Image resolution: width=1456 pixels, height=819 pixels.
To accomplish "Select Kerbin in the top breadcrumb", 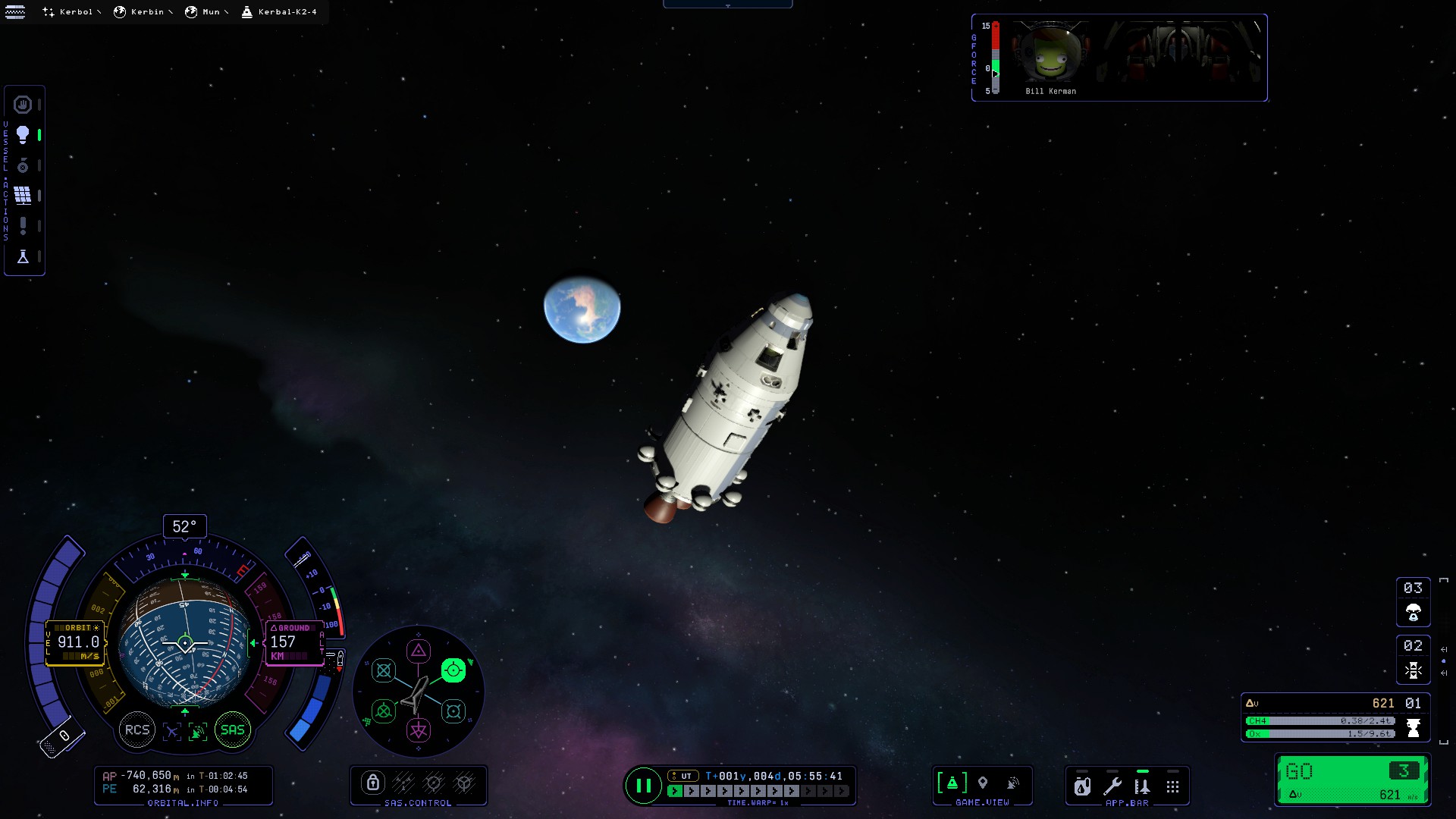I will coord(141,12).
